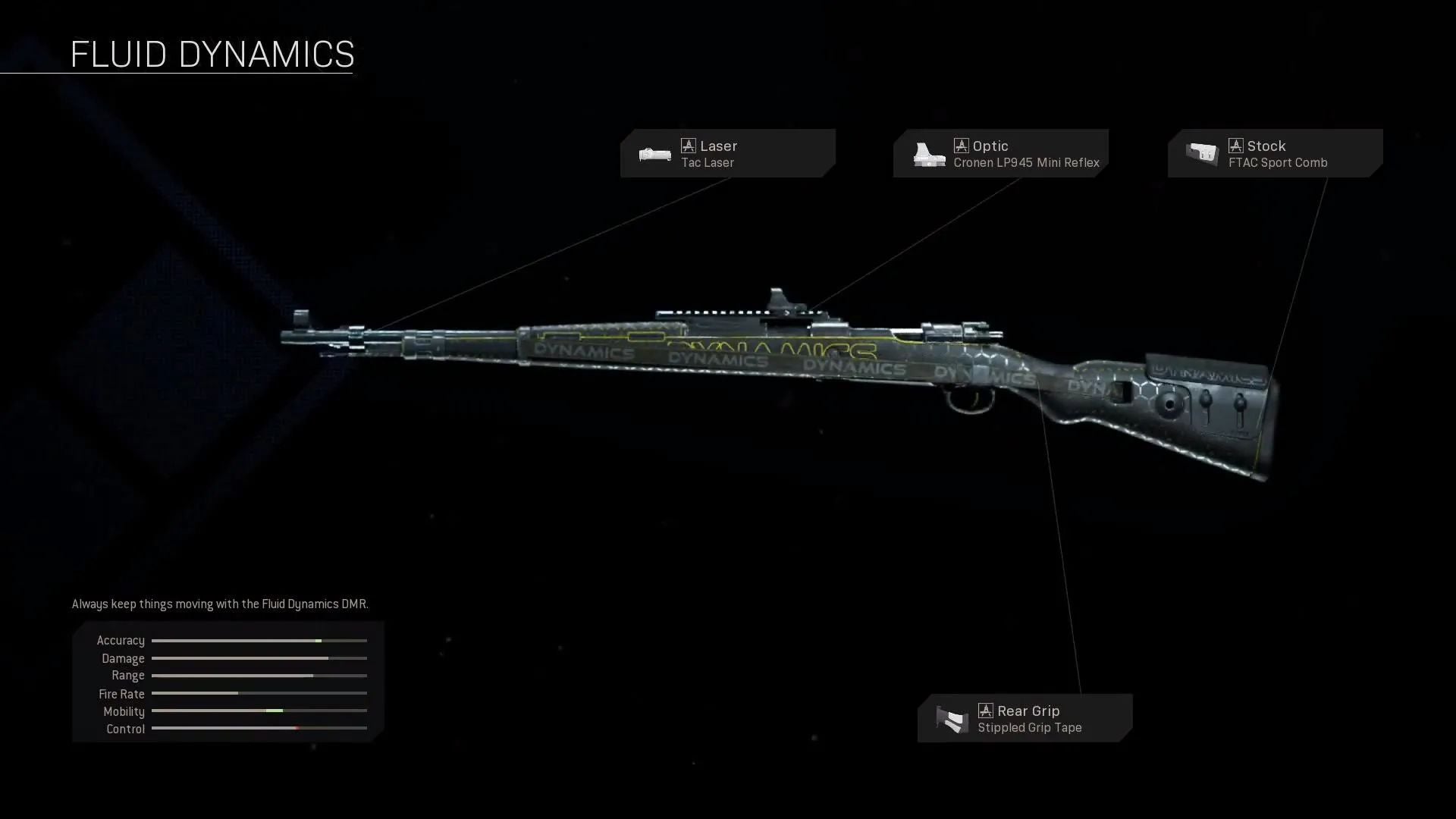Screen dimensions: 1456x819
Task: Click the Damage stat bar
Action: [259, 658]
